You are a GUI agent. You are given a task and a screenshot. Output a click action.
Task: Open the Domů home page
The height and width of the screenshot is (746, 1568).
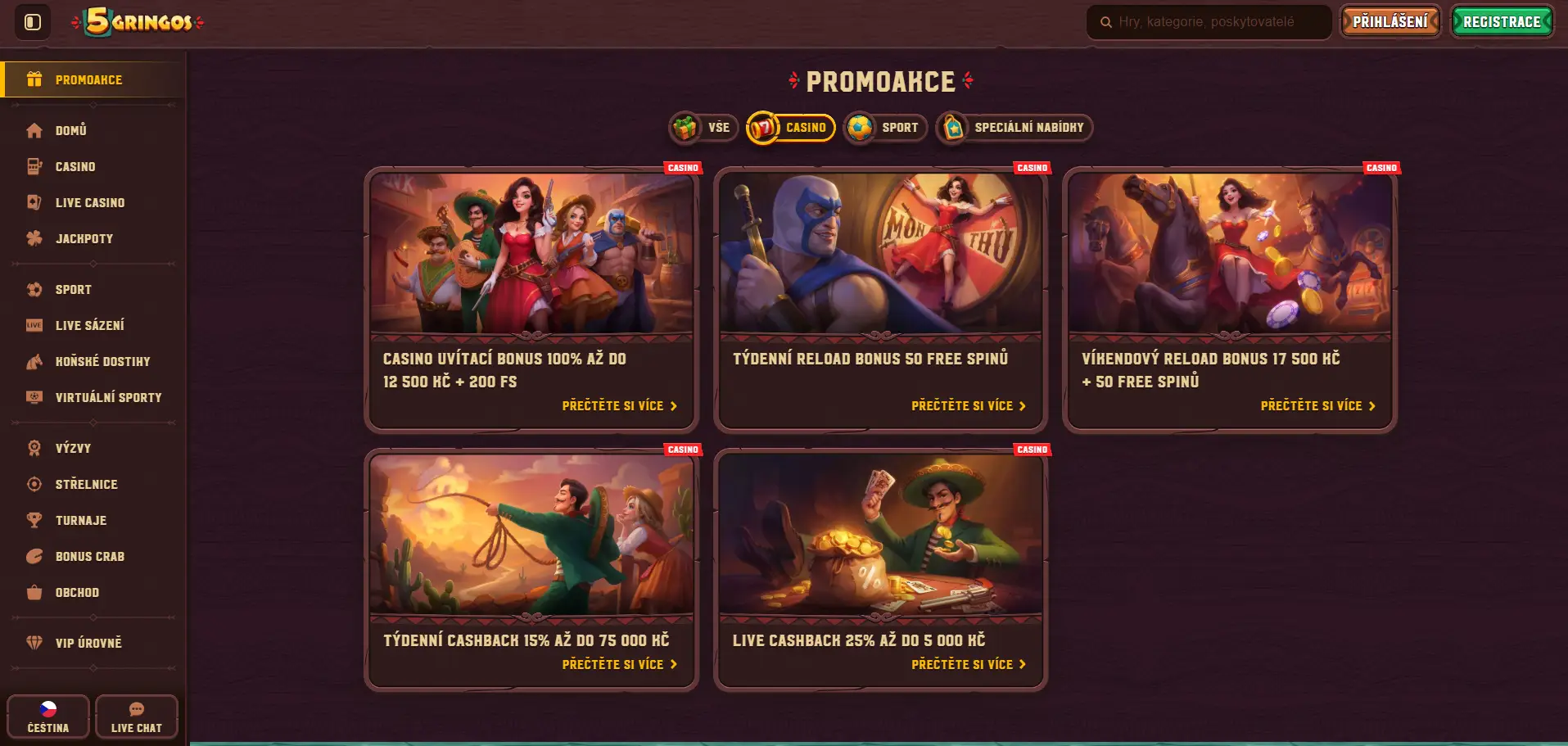tap(71, 131)
